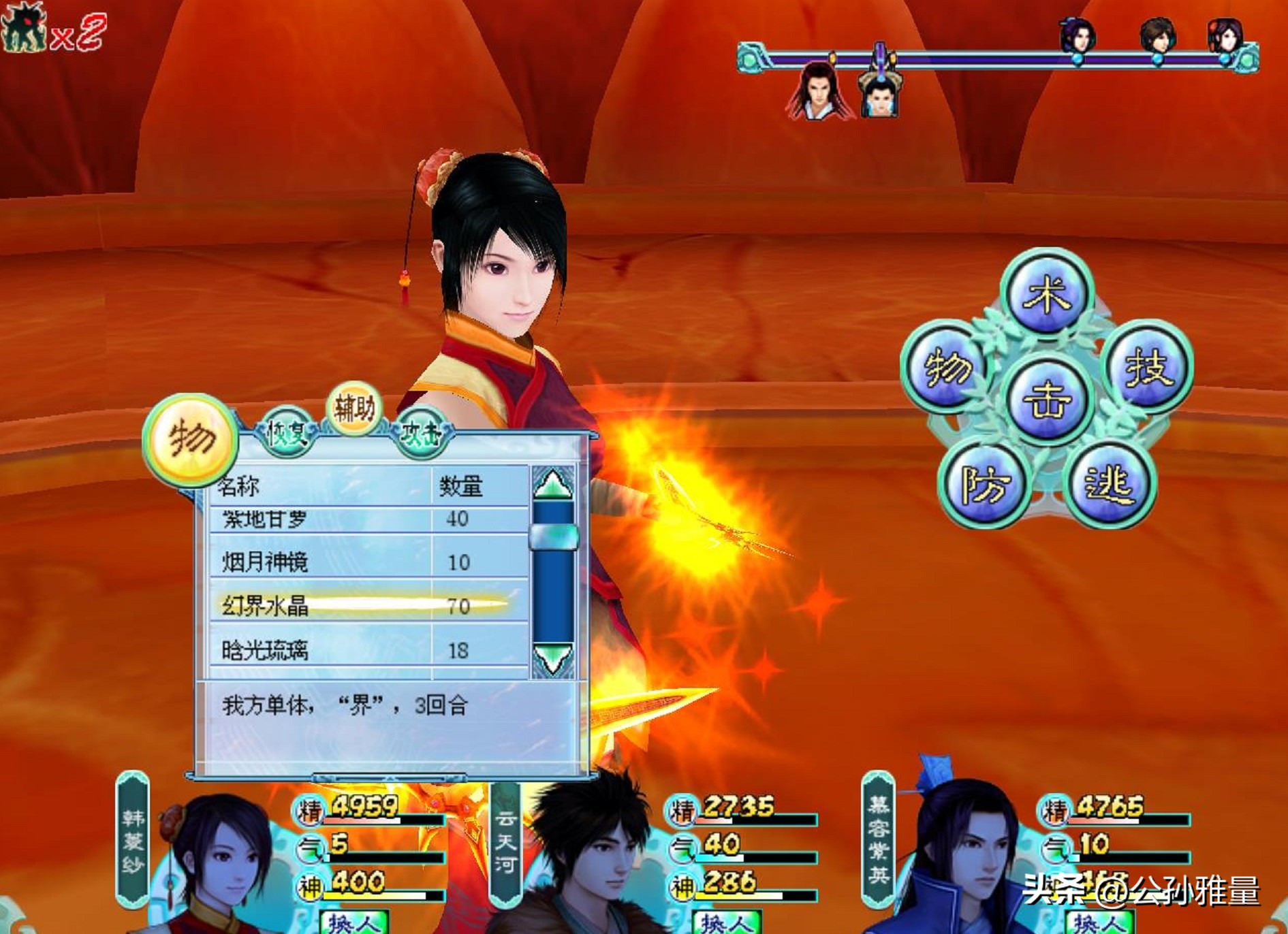Click the 逃 flee command

pos(1109,485)
